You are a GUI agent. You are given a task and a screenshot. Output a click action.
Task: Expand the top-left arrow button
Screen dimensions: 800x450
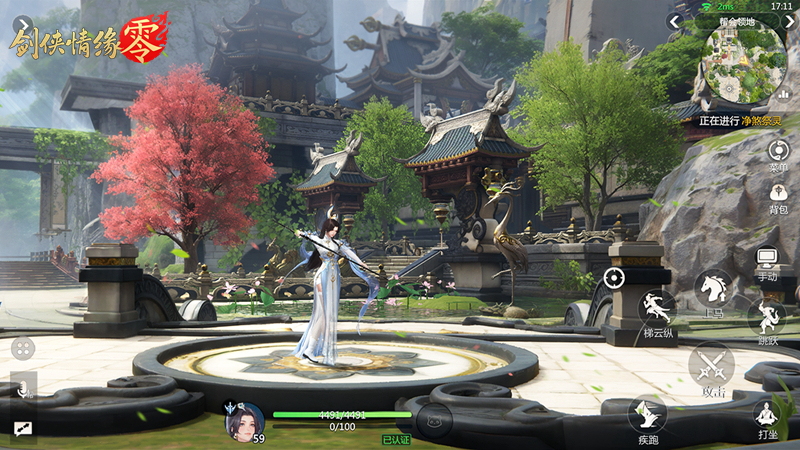coord(22,22)
